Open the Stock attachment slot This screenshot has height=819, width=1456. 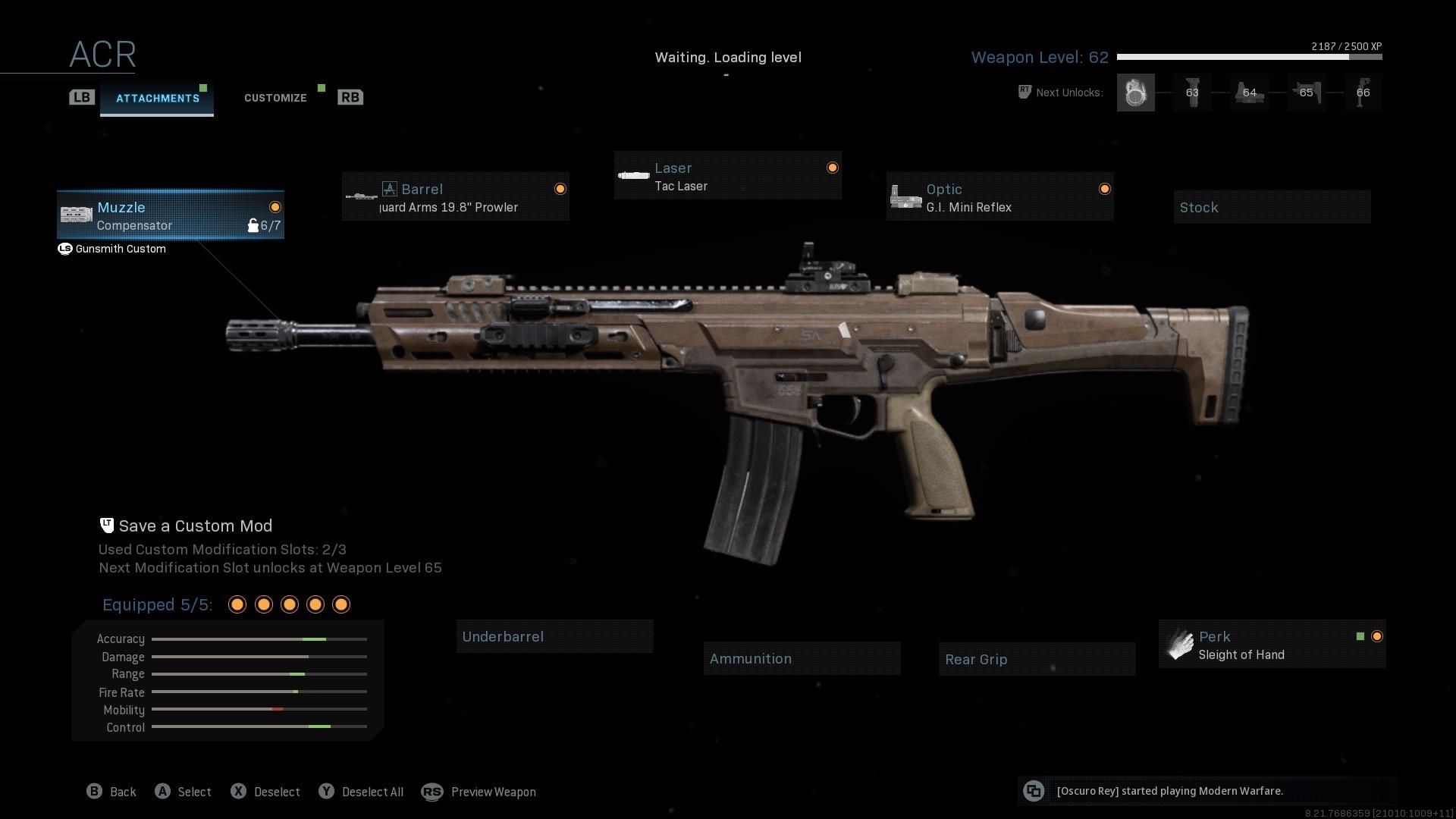click(1272, 206)
